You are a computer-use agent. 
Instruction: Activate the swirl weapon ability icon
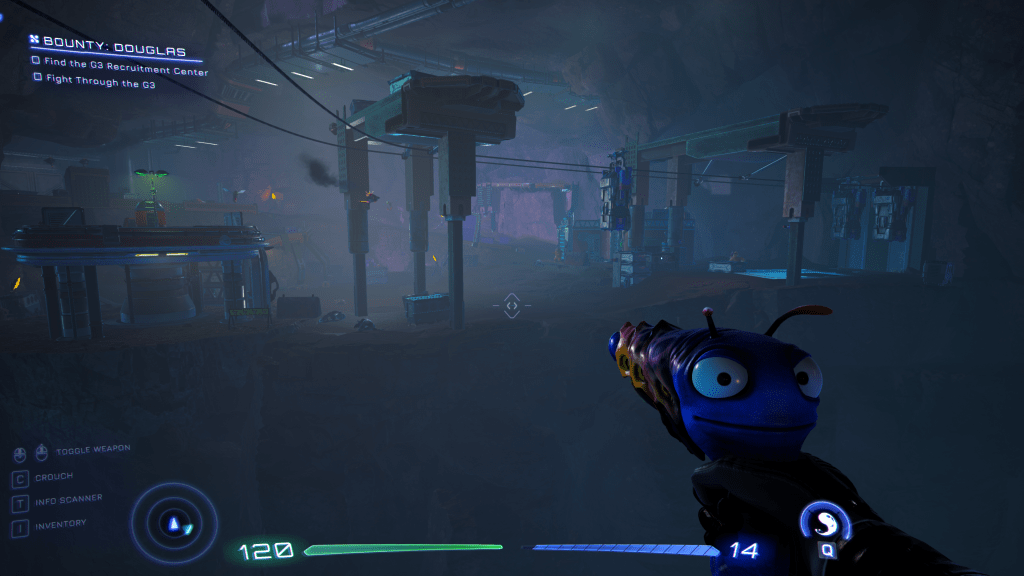coord(827,521)
